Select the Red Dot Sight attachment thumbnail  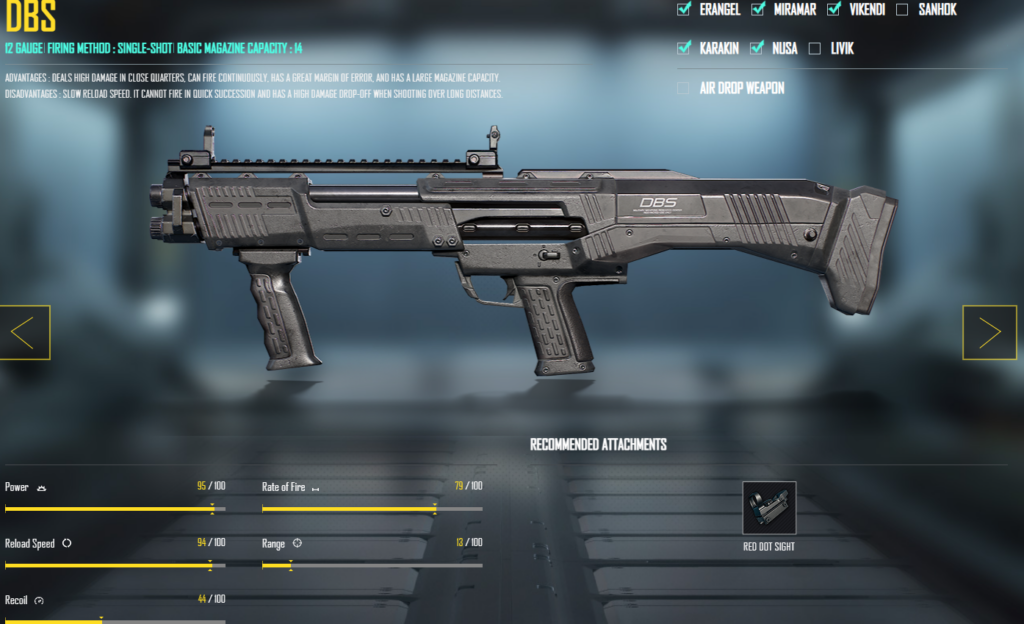pos(769,507)
